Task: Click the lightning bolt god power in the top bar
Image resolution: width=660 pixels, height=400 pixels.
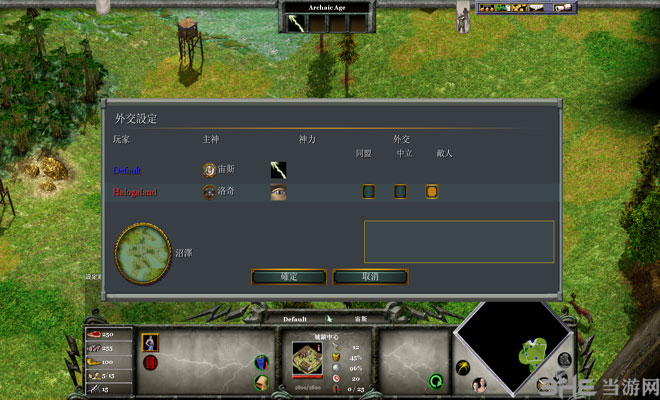Action: pyautogui.click(x=297, y=23)
